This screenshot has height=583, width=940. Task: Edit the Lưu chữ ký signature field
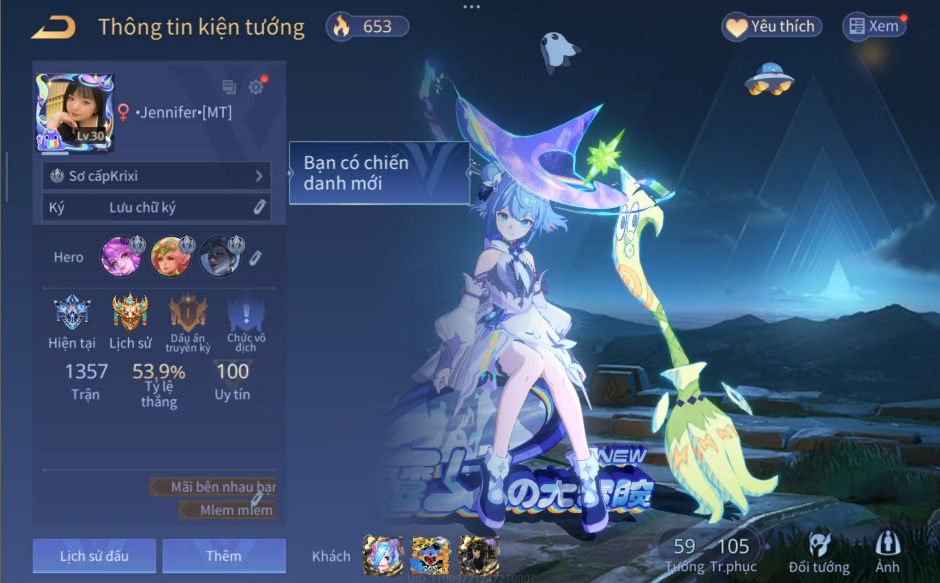point(157,207)
